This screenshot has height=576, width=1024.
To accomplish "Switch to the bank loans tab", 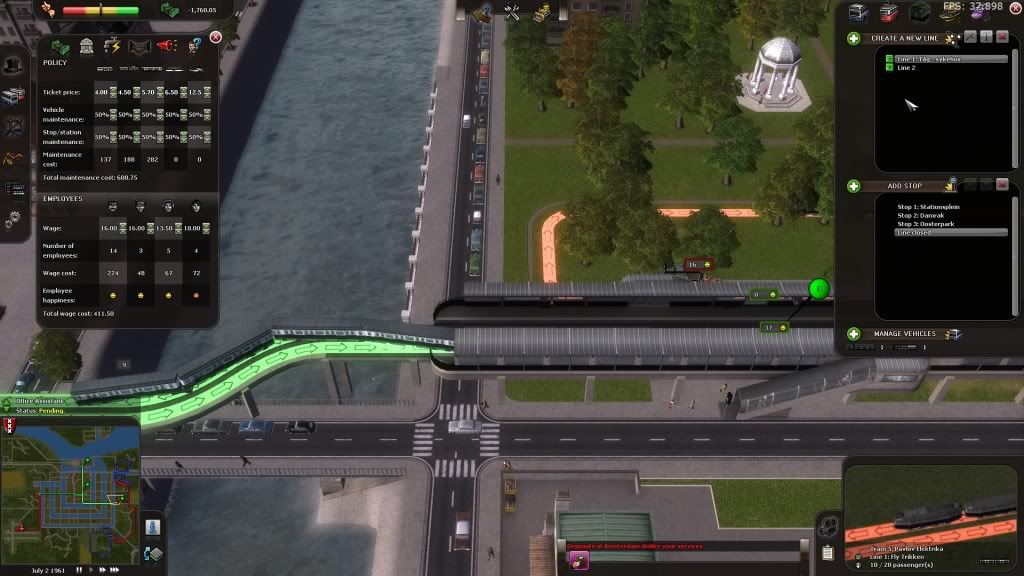I will (x=86, y=46).
